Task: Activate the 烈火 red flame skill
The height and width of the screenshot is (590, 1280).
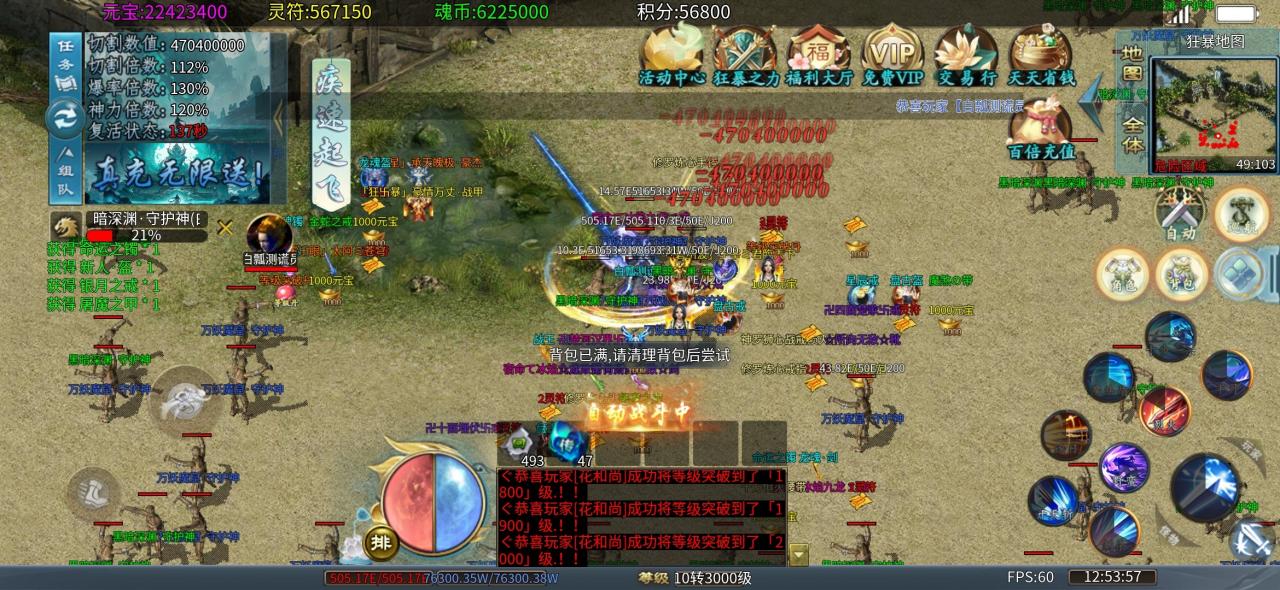Action: [x=1163, y=409]
